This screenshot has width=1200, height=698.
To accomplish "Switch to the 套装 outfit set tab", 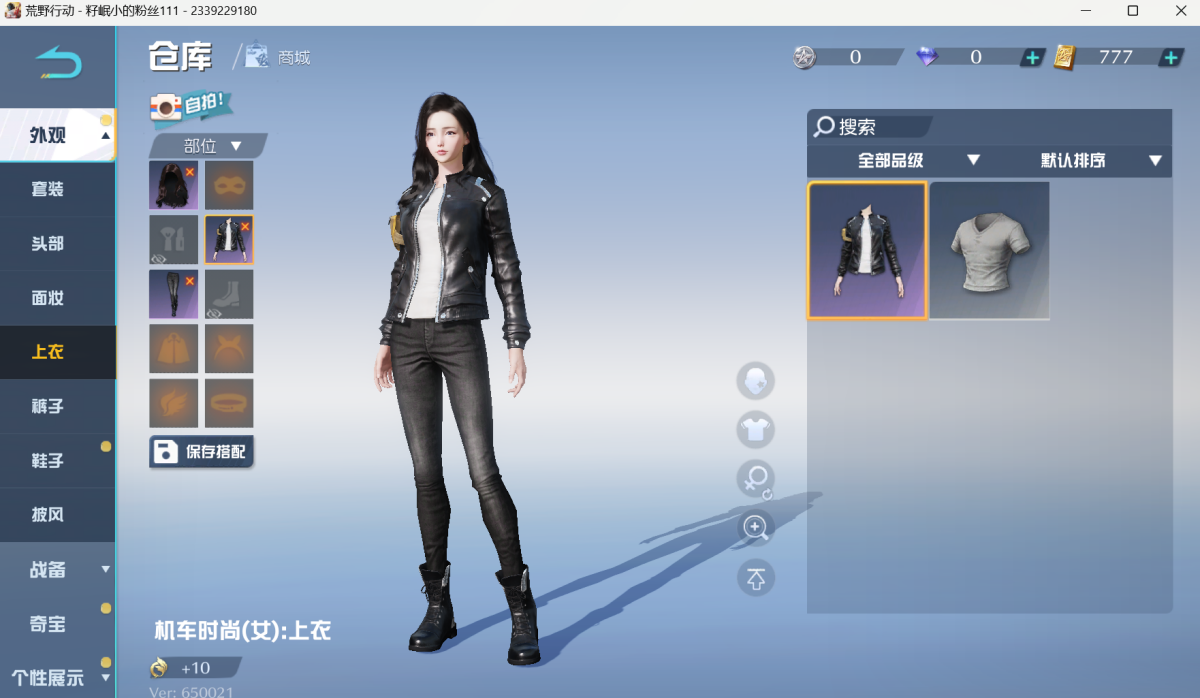I will pos(47,189).
